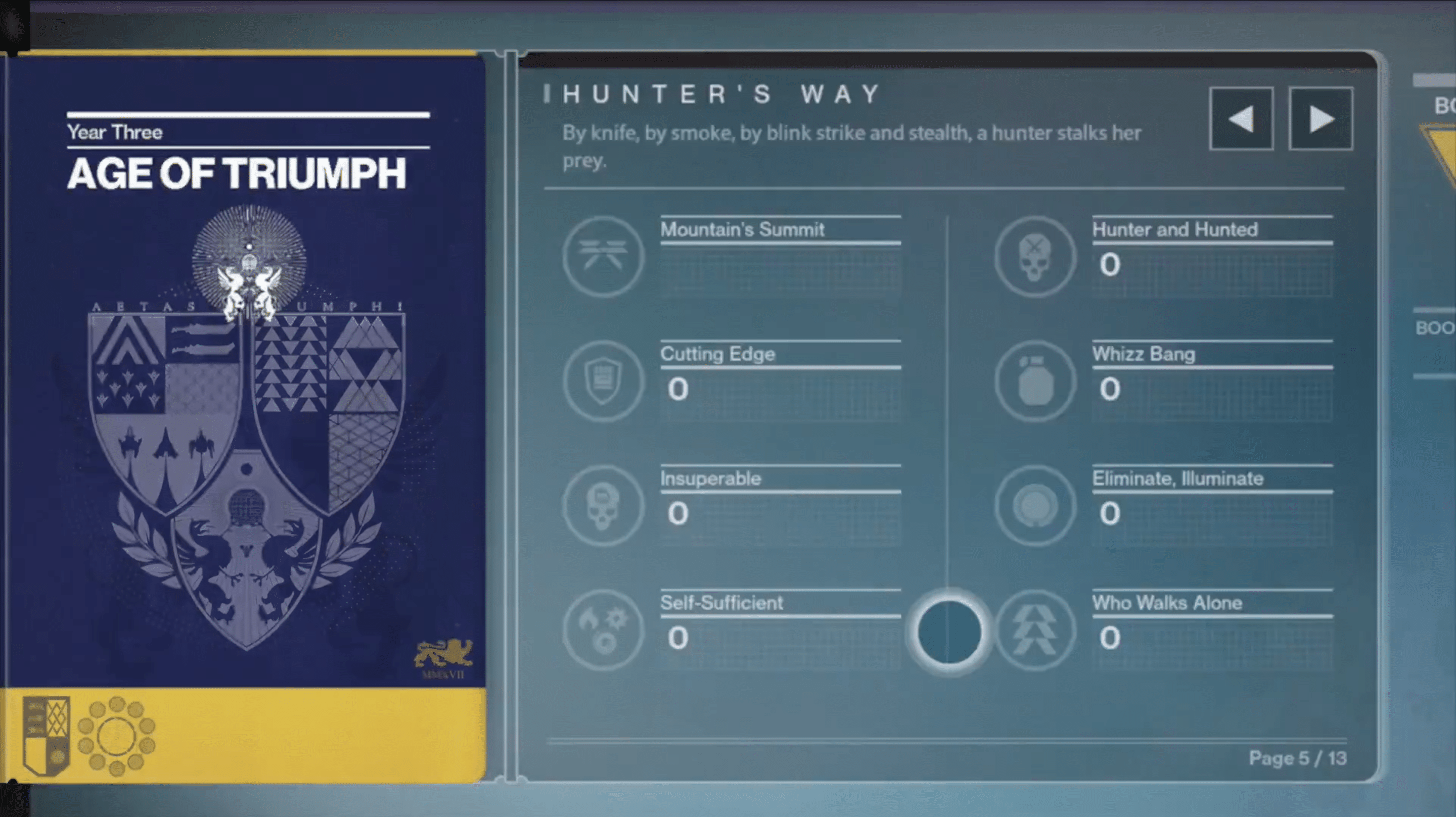Select the Mountain's Summit triumph icon
Screen dimensions: 1456x817
point(603,257)
